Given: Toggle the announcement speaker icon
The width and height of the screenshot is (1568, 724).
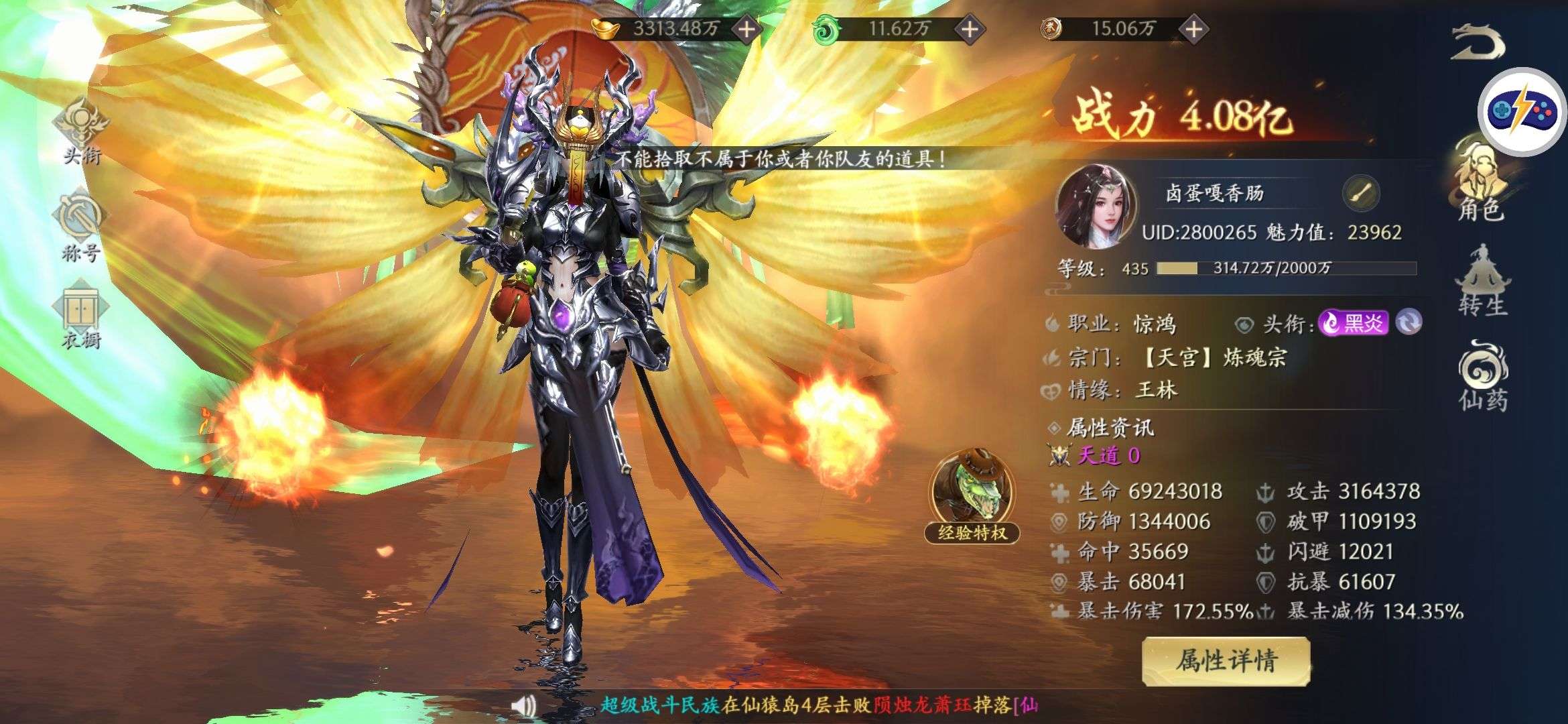Looking at the screenshot, I should point(523,705).
